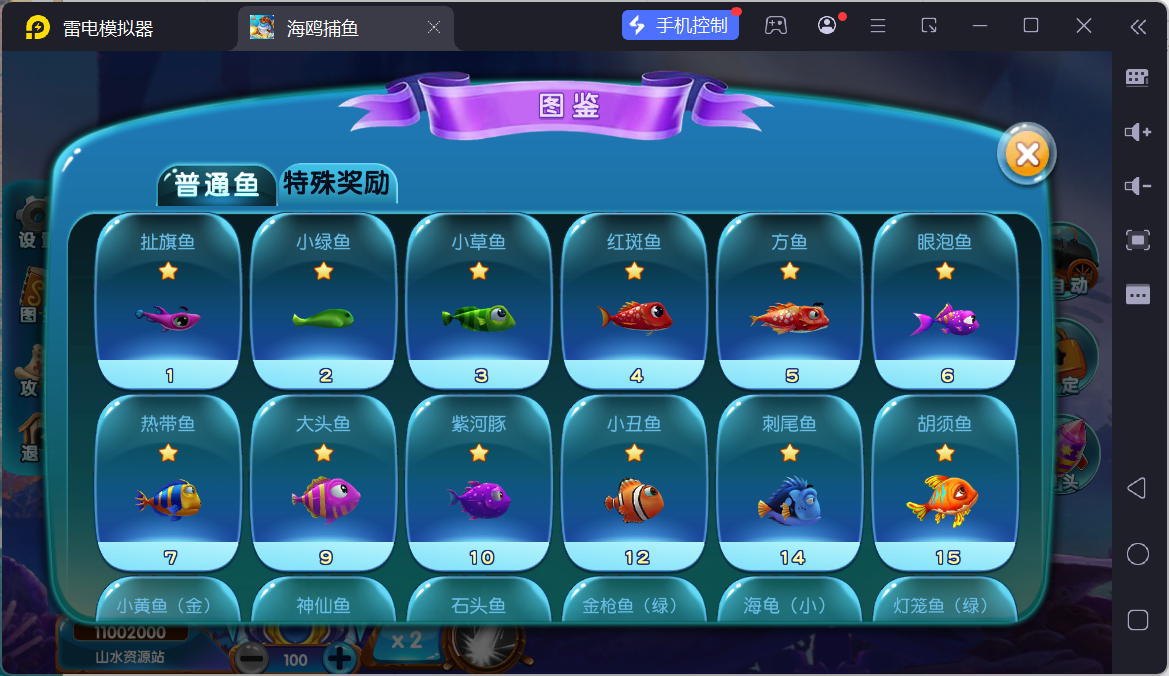Choose the 小绿鱼 fish card
This screenshot has width=1169, height=676.
[x=323, y=300]
